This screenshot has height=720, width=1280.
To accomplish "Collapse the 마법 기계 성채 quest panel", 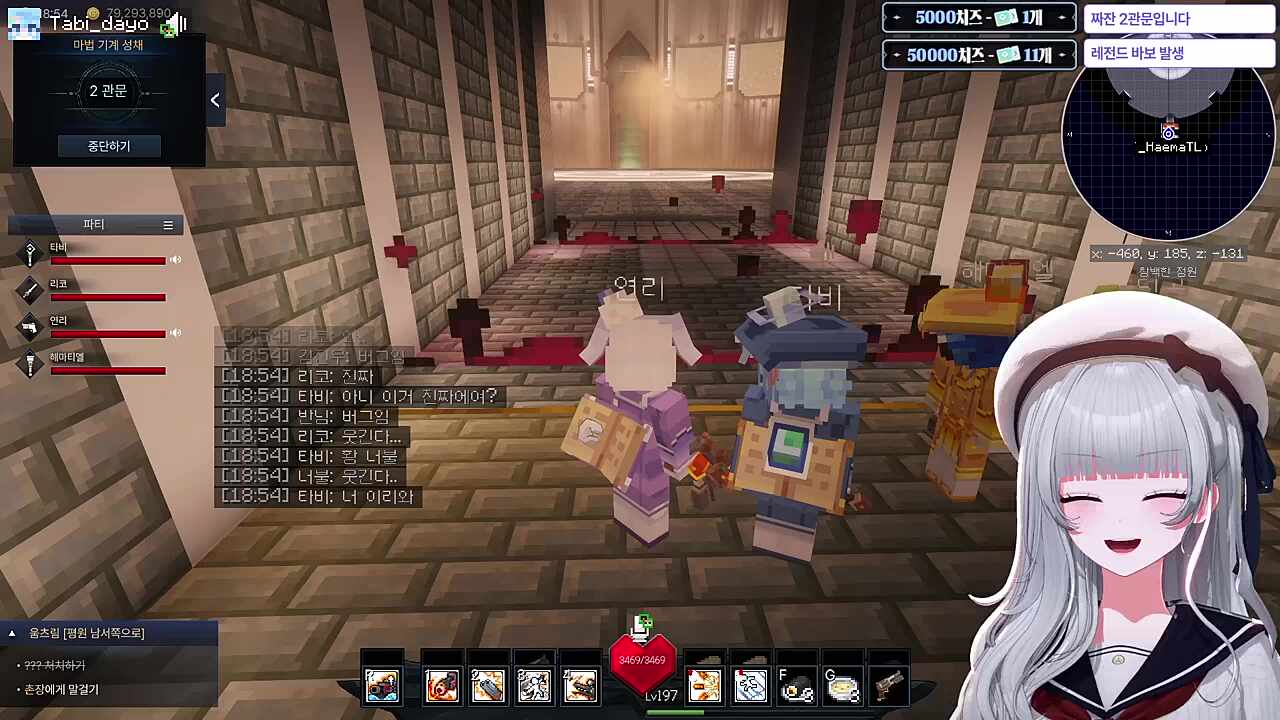I will 214,100.
